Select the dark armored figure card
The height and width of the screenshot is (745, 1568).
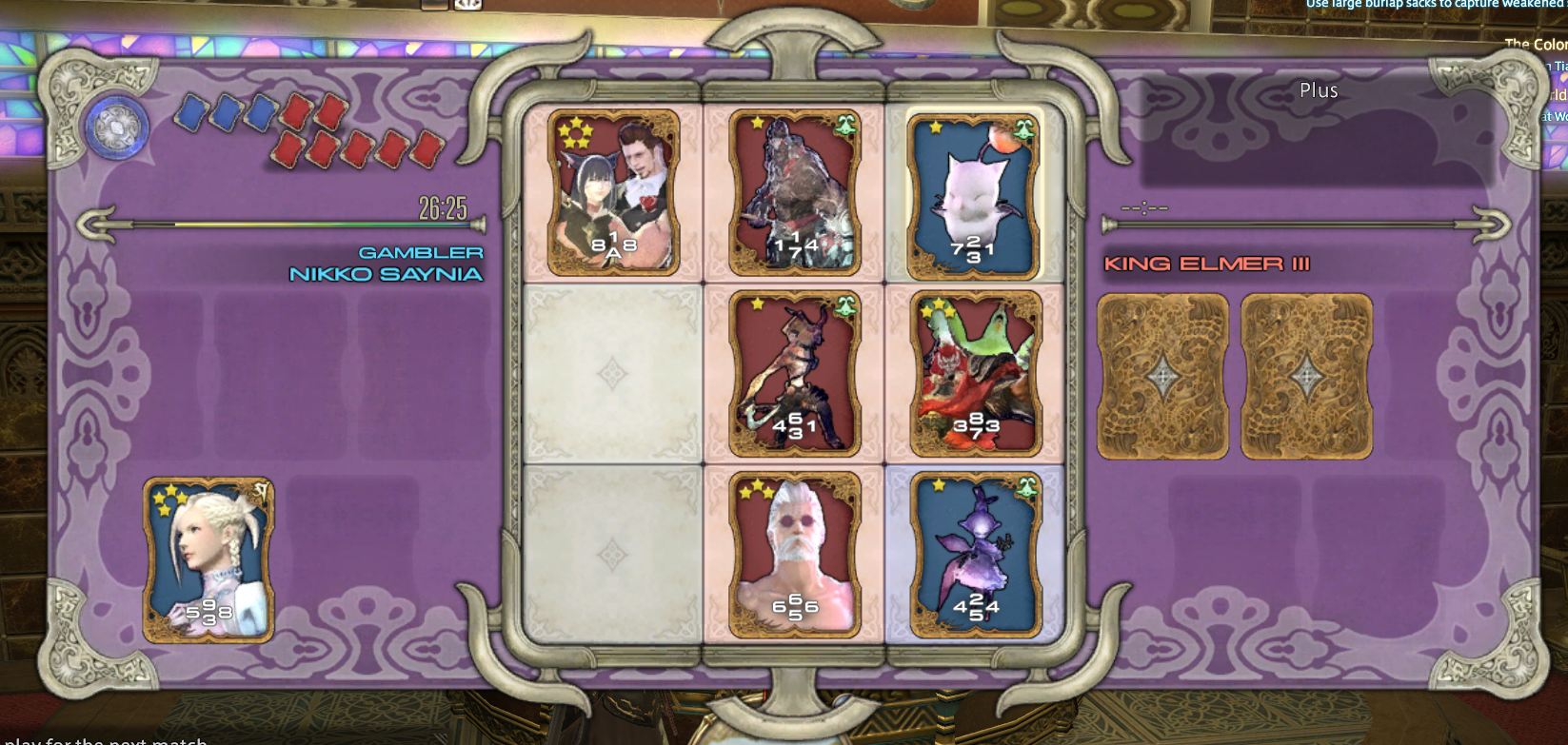[795, 192]
